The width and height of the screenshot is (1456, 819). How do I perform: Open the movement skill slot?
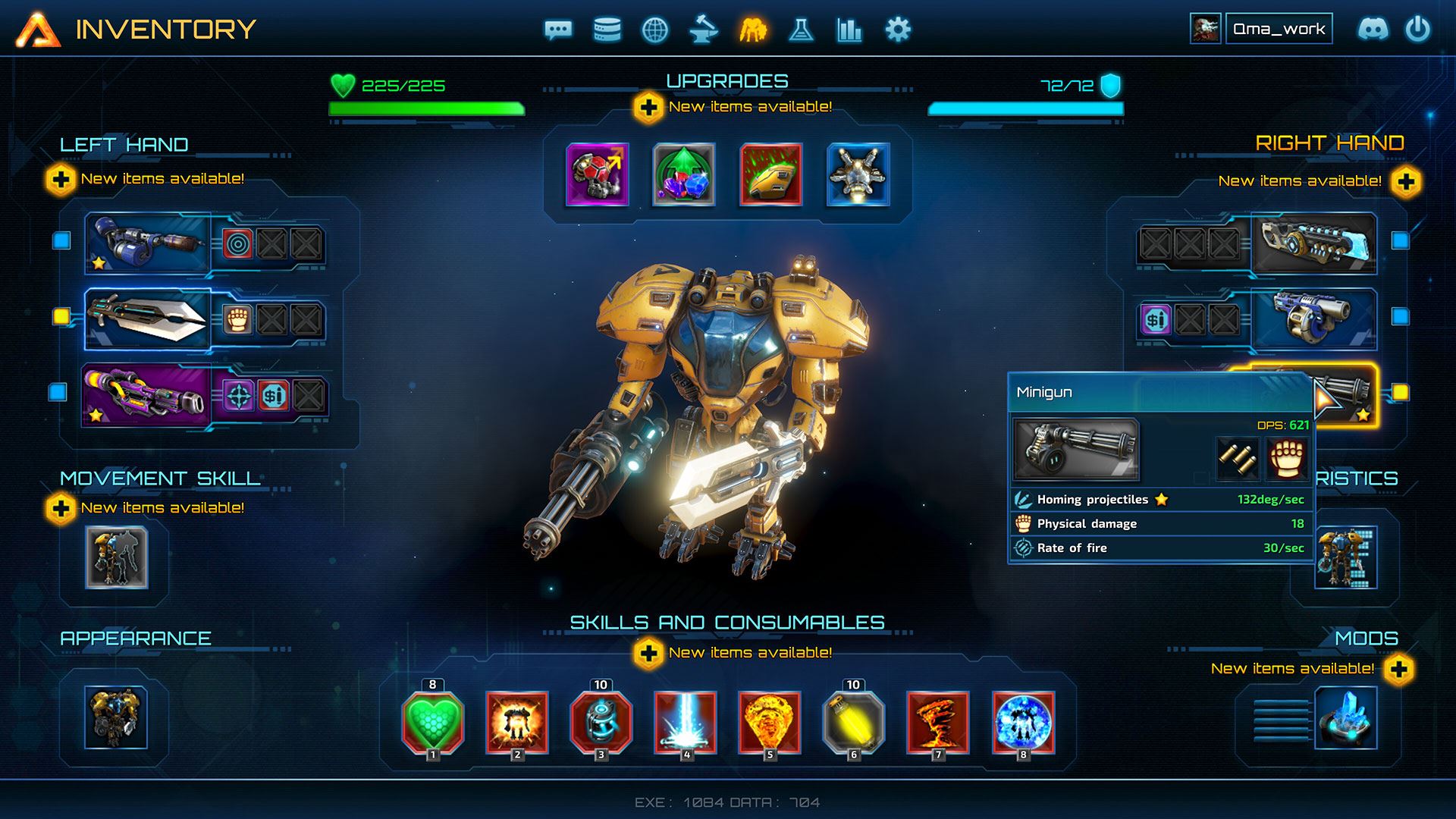[116, 557]
